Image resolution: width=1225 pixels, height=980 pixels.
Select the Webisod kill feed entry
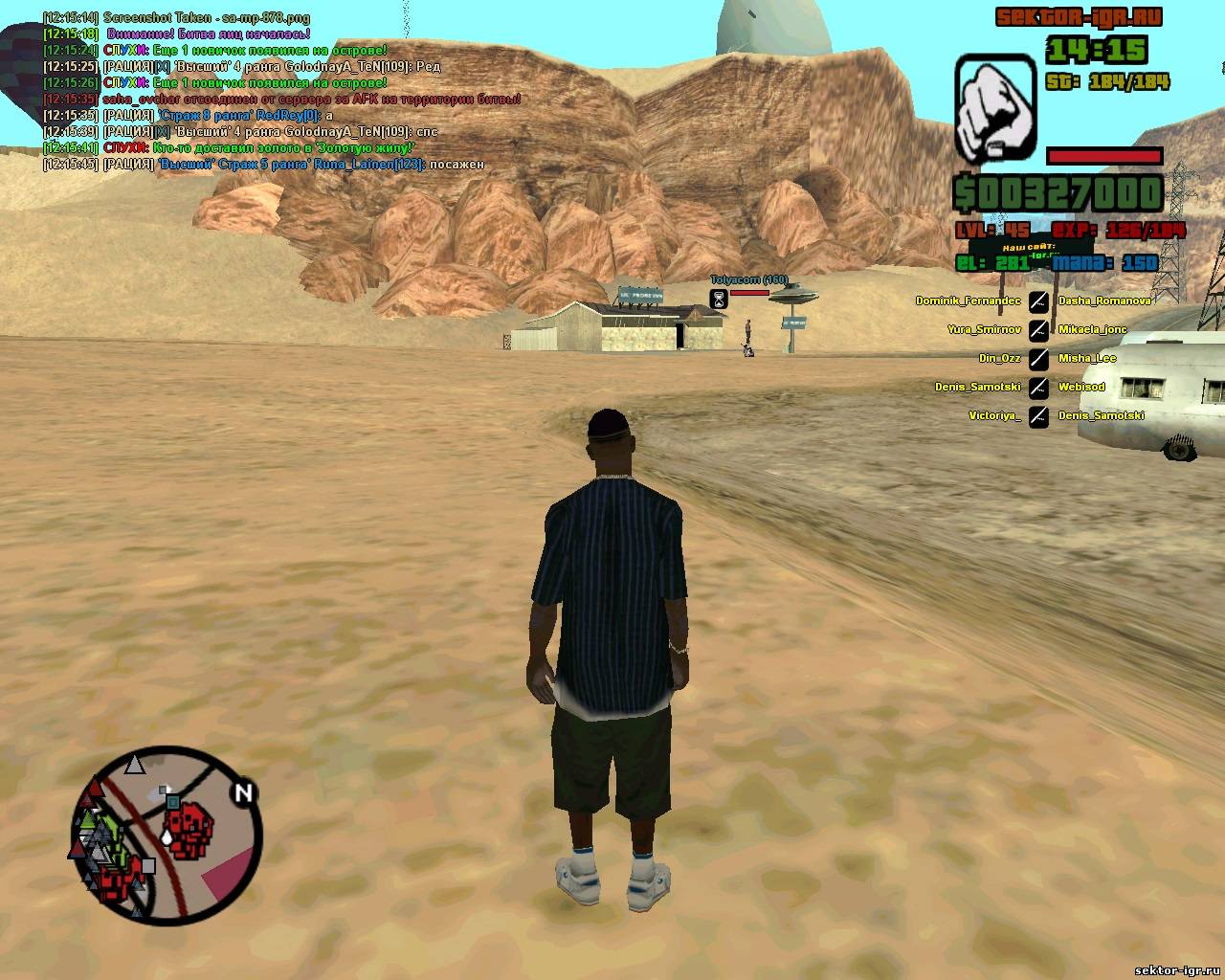pyautogui.click(x=1081, y=387)
